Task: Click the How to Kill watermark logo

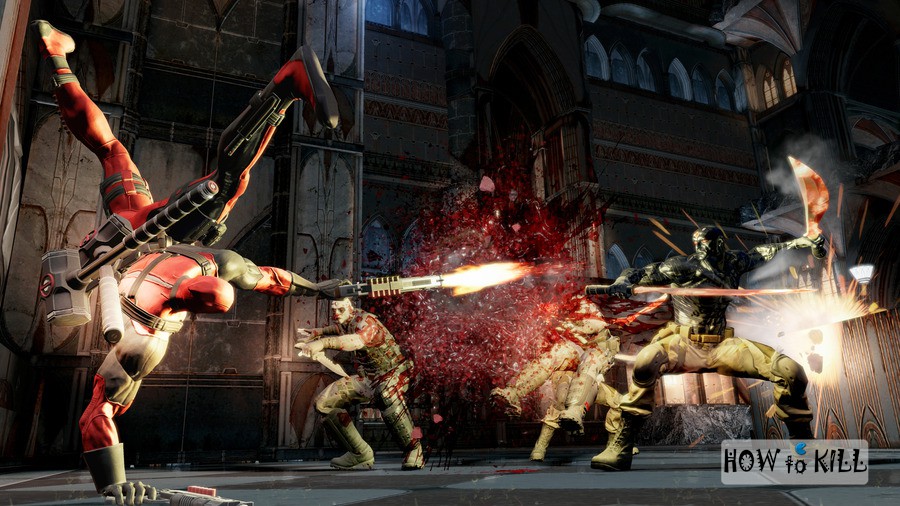Action: [x=794, y=462]
